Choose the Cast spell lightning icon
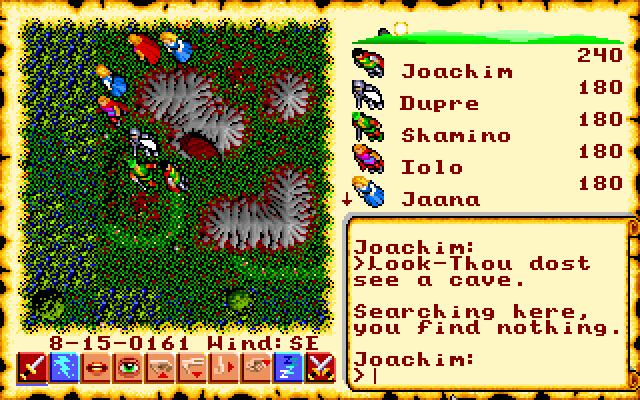This screenshot has height=400, width=640. 64,370
